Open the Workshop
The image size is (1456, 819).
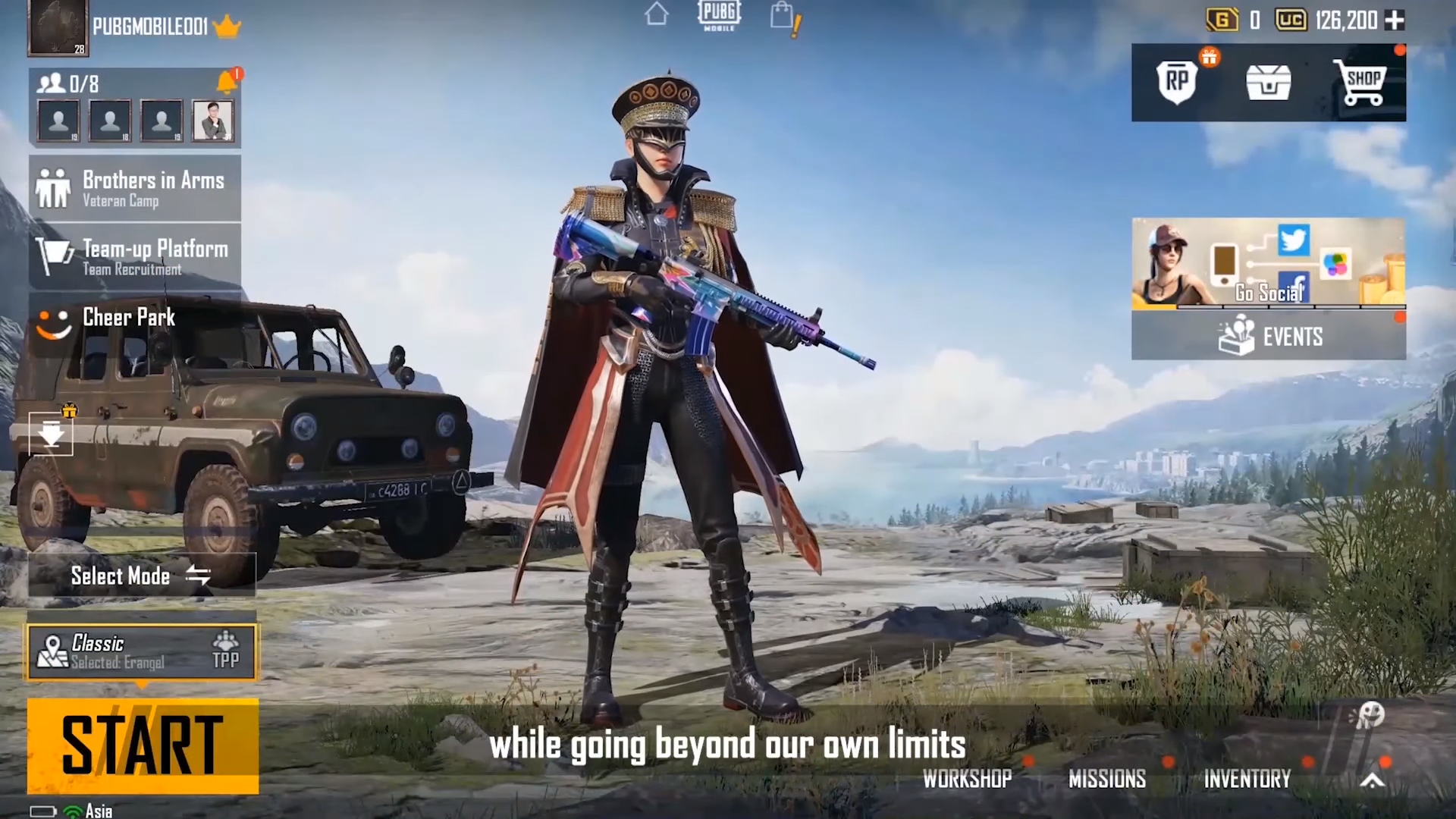pyautogui.click(x=967, y=779)
